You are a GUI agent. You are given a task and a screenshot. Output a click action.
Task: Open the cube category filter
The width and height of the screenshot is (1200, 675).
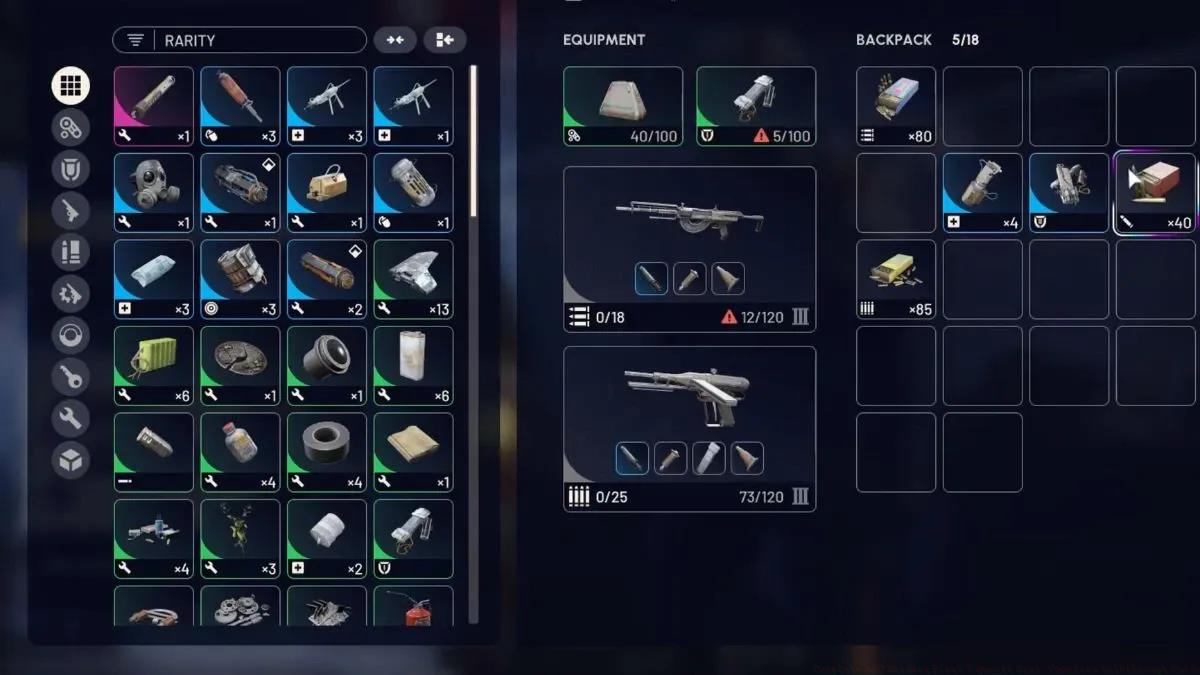pos(70,460)
